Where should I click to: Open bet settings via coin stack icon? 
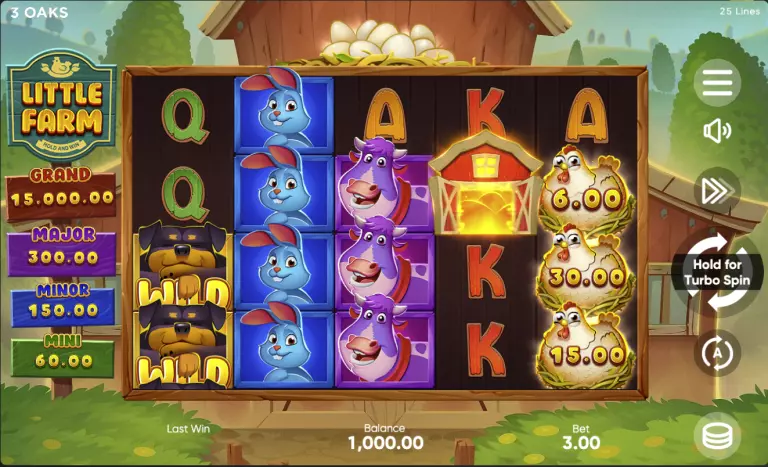tap(717, 434)
